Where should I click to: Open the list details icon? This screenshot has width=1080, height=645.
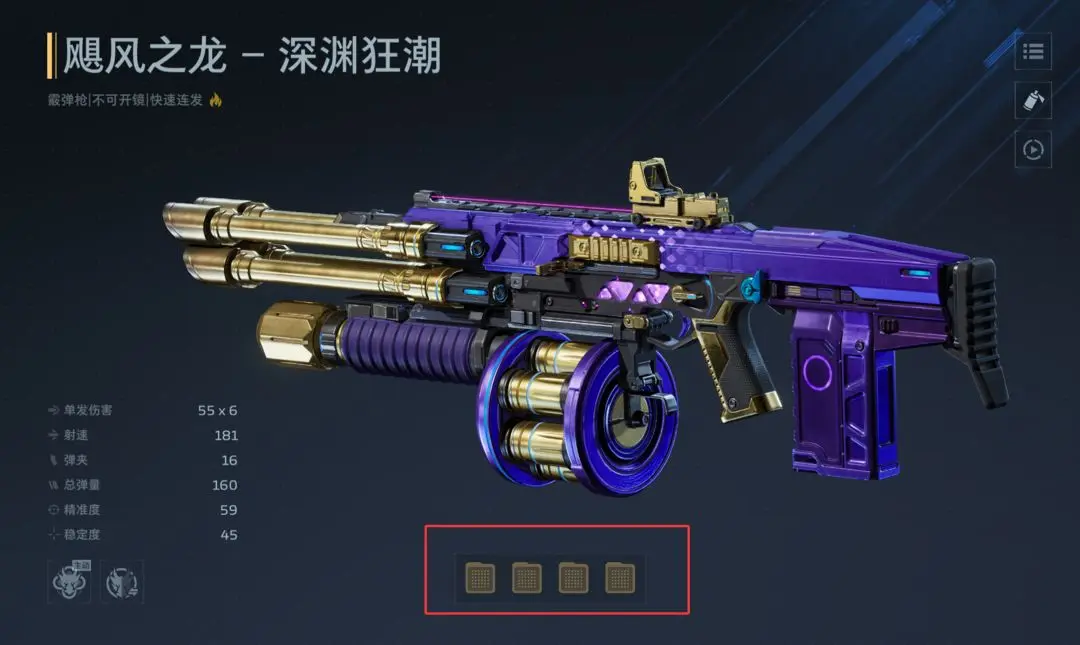(x=1033, y=51)
